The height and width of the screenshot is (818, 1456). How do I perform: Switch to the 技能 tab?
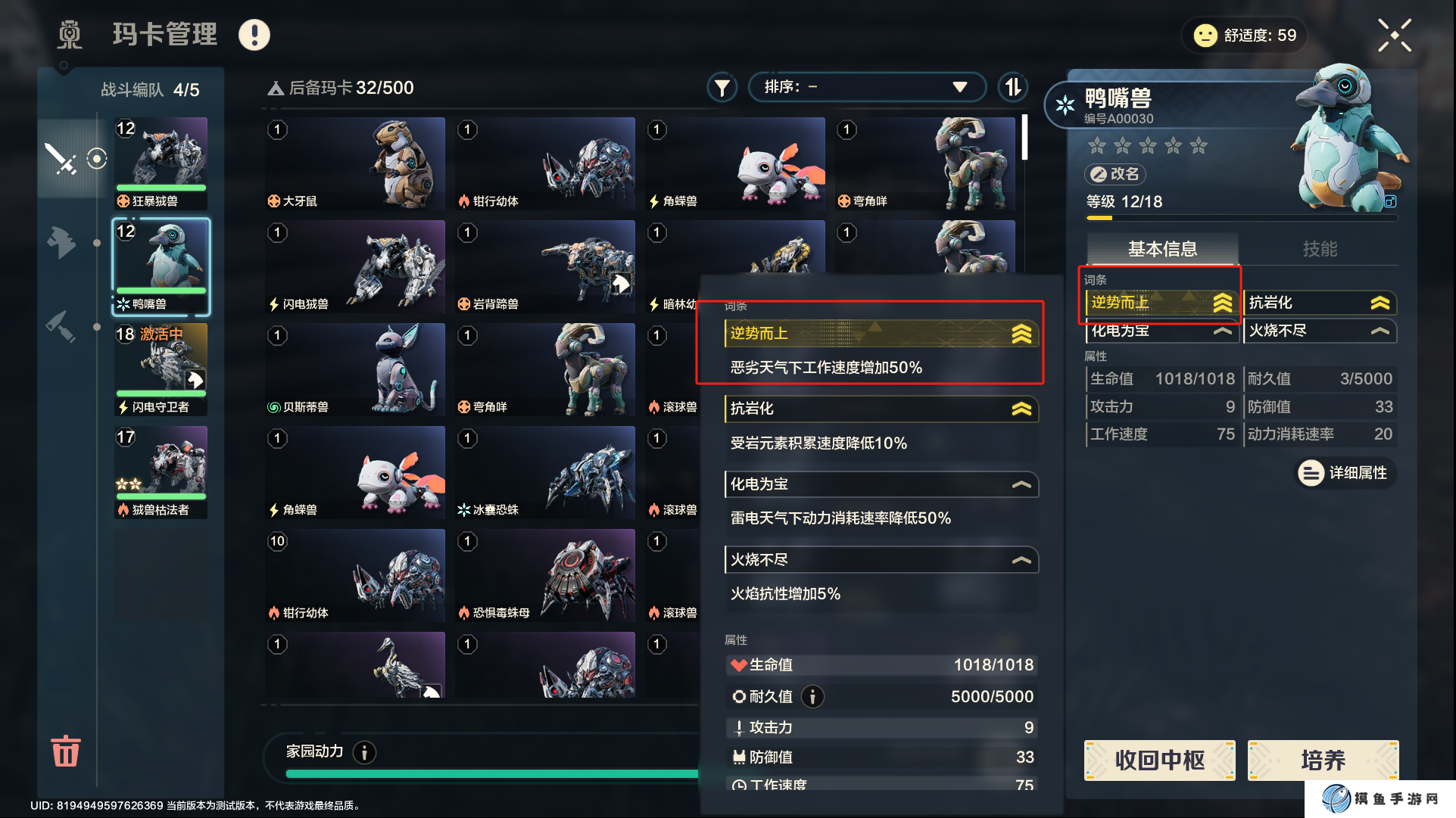[1319, 249]
